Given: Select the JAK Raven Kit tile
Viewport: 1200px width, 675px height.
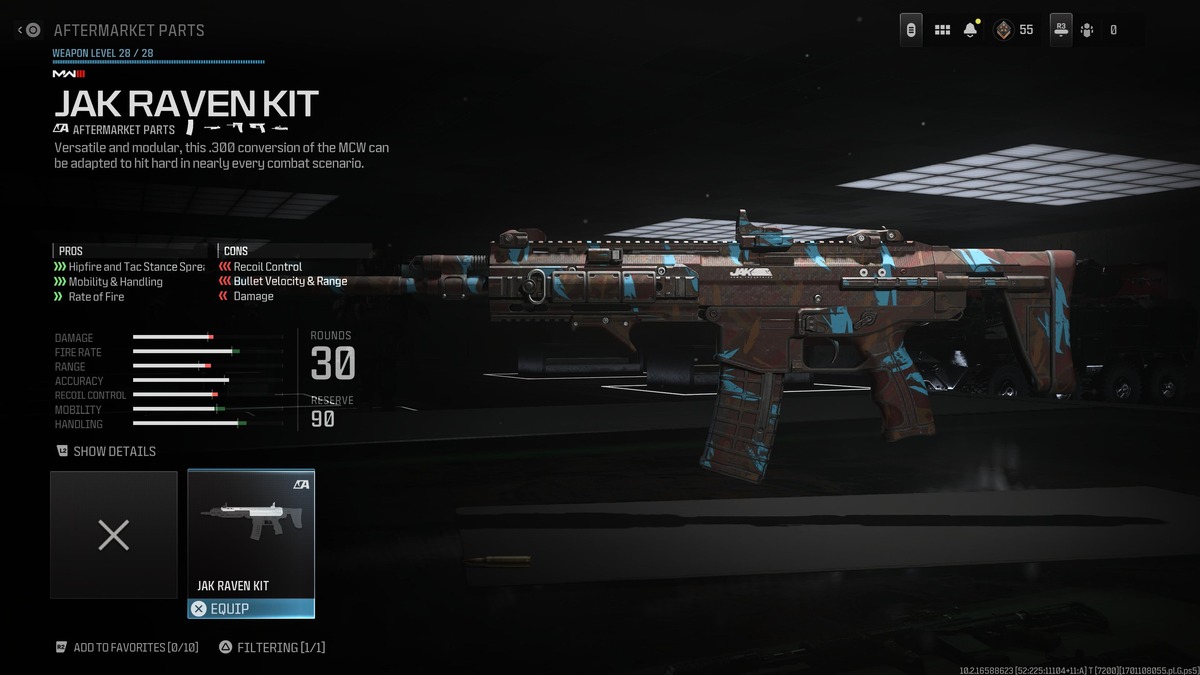Looking at the screenshot, I should point(251,533).
